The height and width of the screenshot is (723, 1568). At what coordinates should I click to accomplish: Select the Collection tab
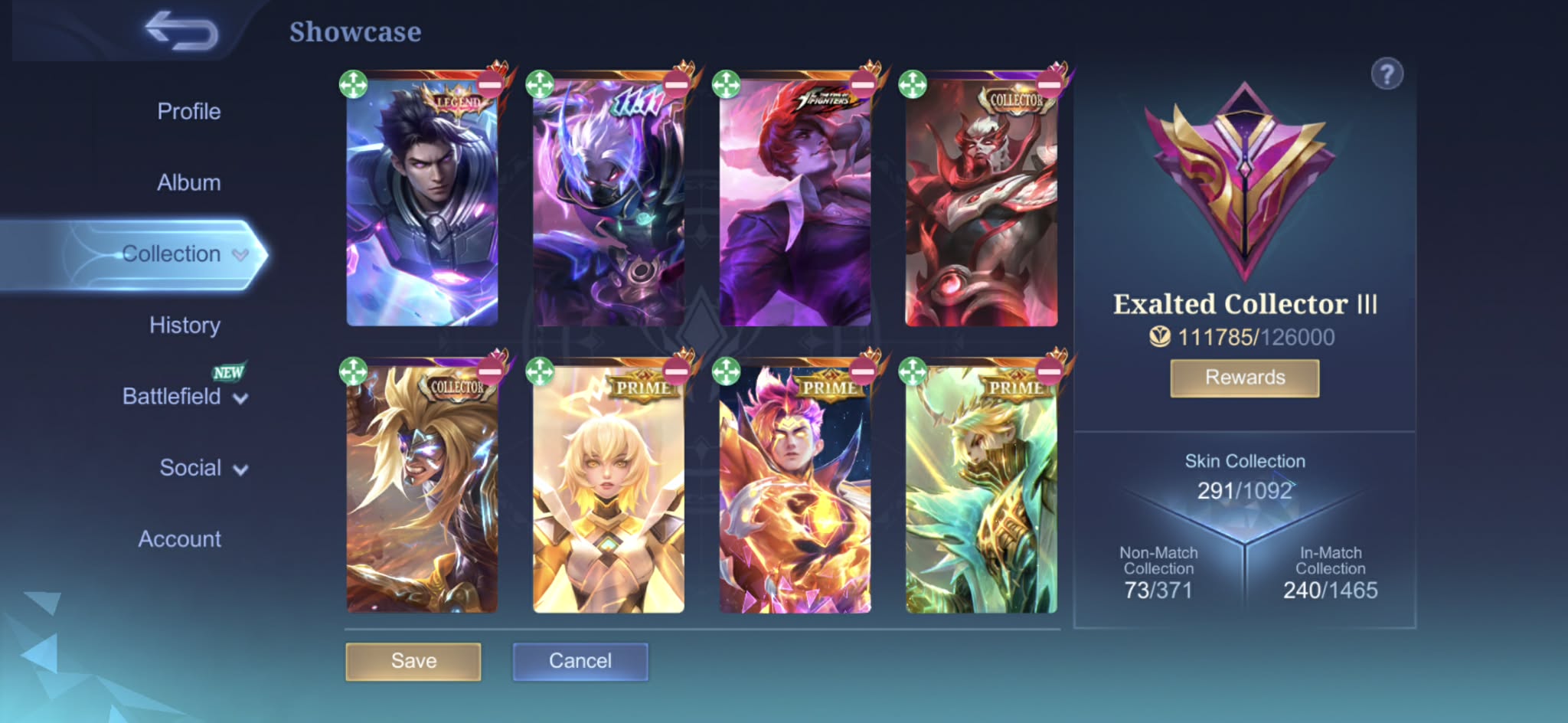point(171,254)
